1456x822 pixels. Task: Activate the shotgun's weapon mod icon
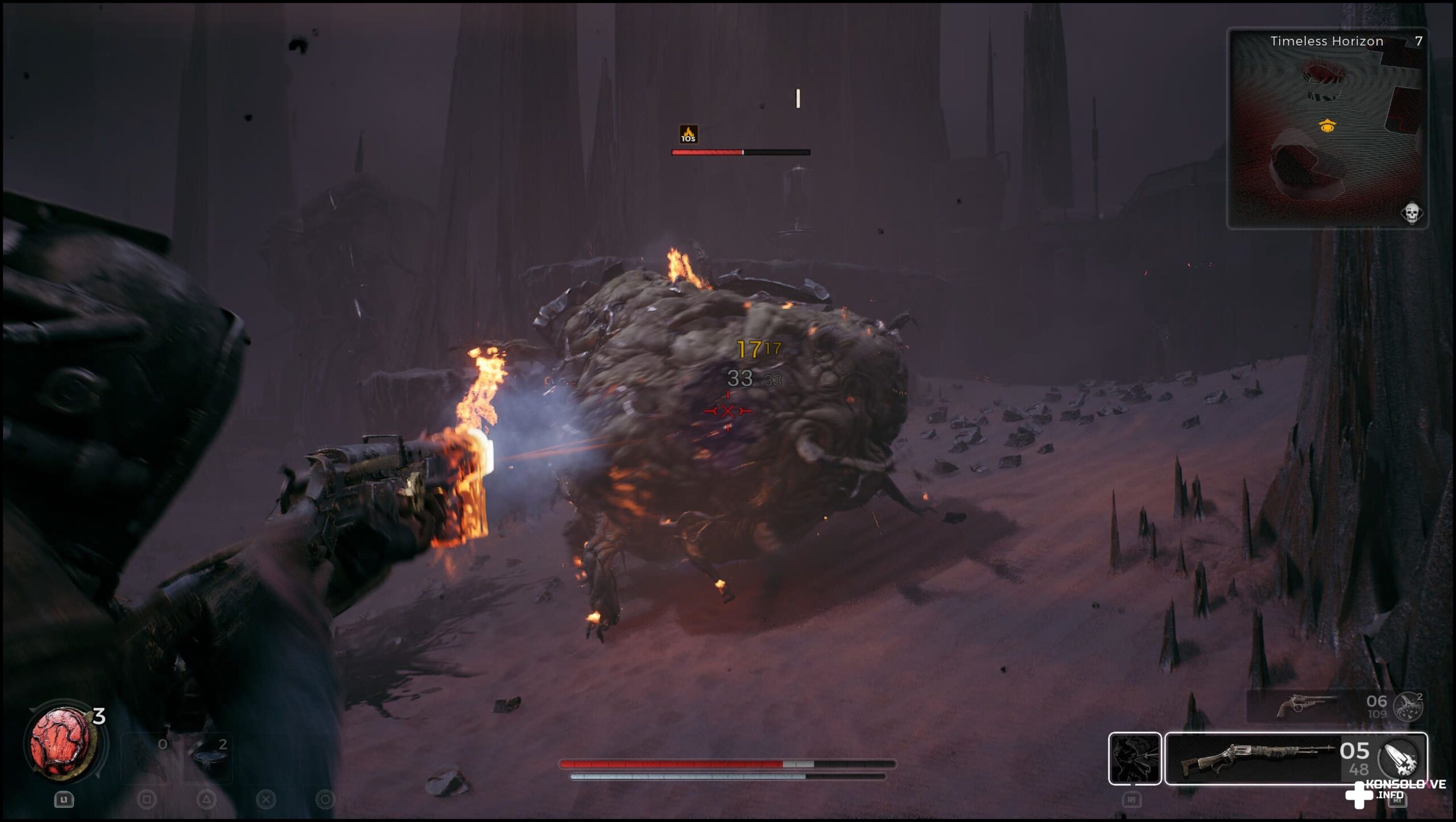pyautogui.click(x=1399, y=758)
